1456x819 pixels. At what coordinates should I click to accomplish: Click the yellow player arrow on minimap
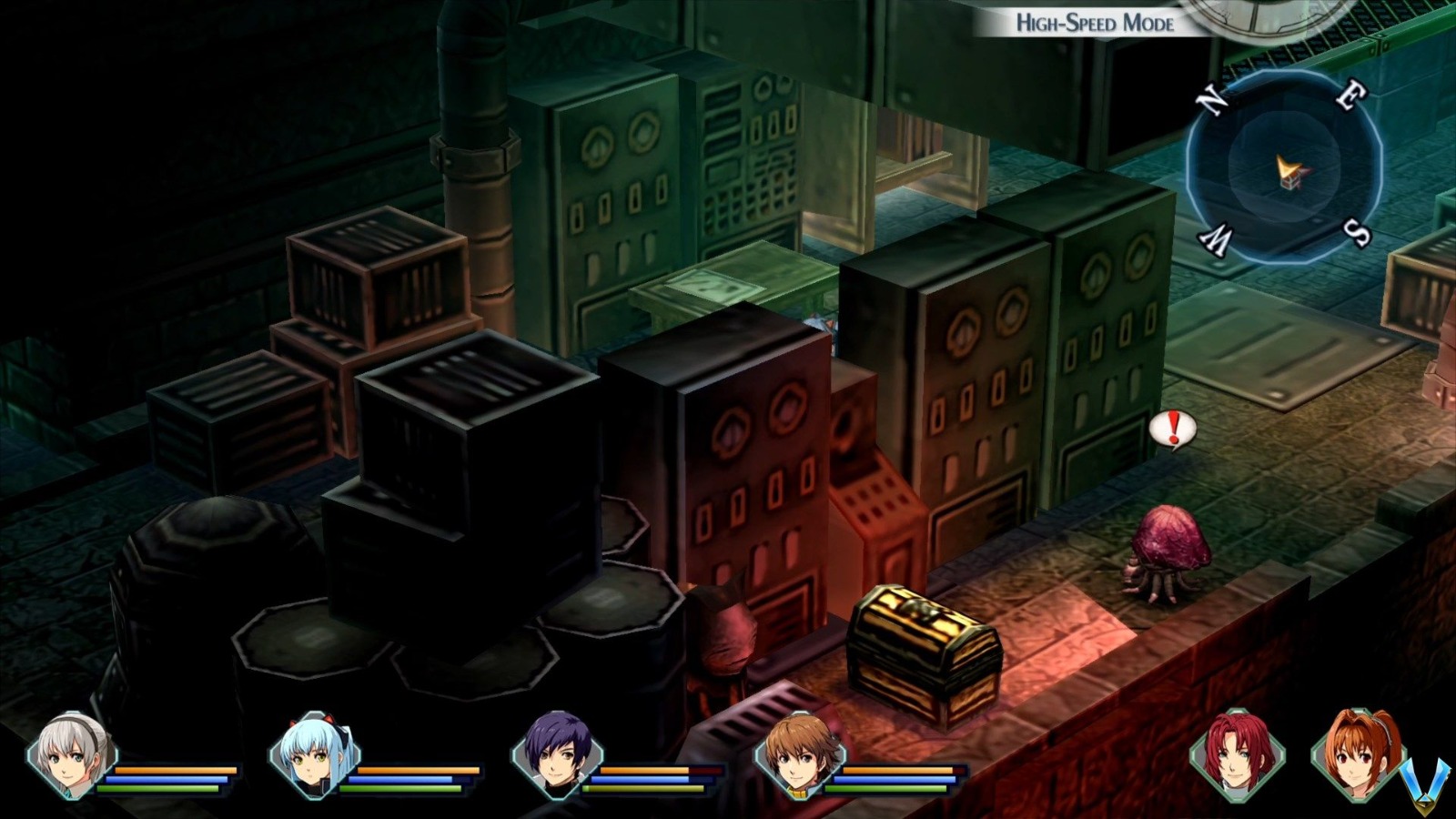point(1289,169)
